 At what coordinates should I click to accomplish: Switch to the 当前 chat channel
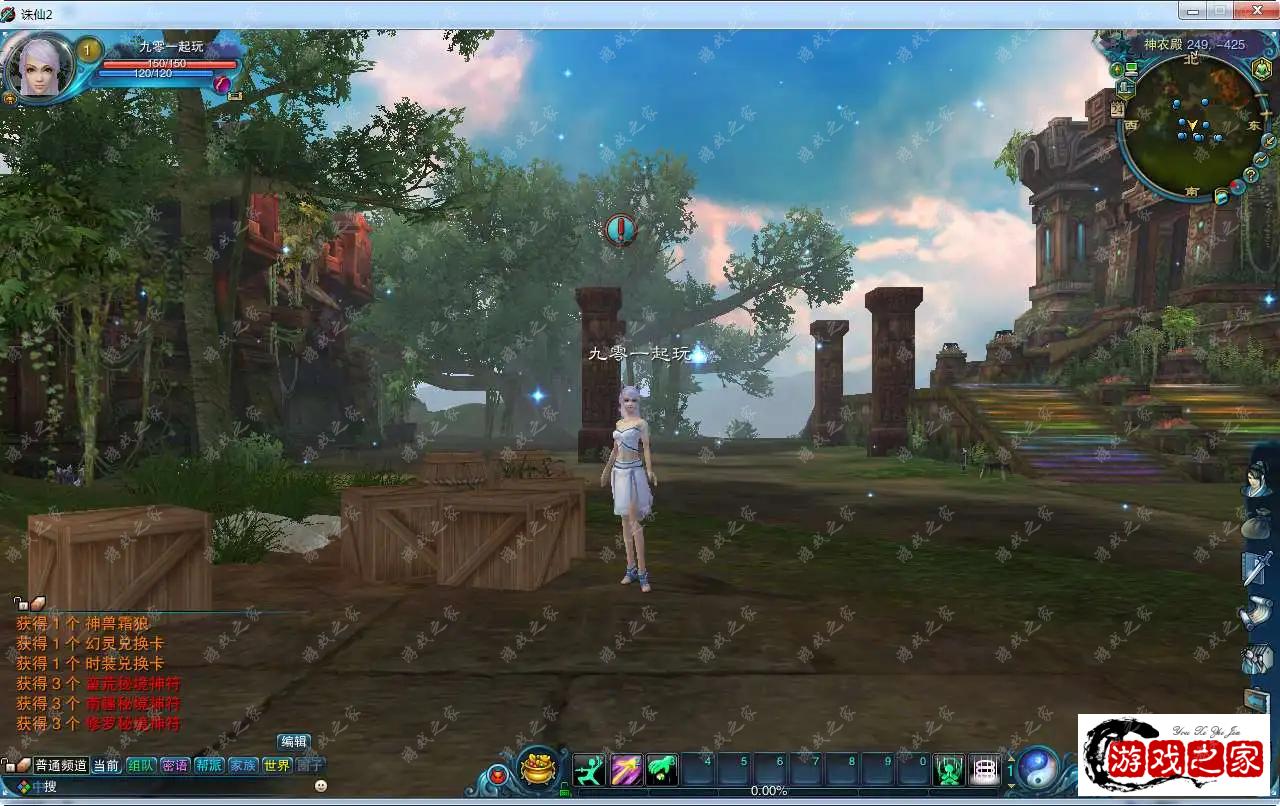(106, 765)
